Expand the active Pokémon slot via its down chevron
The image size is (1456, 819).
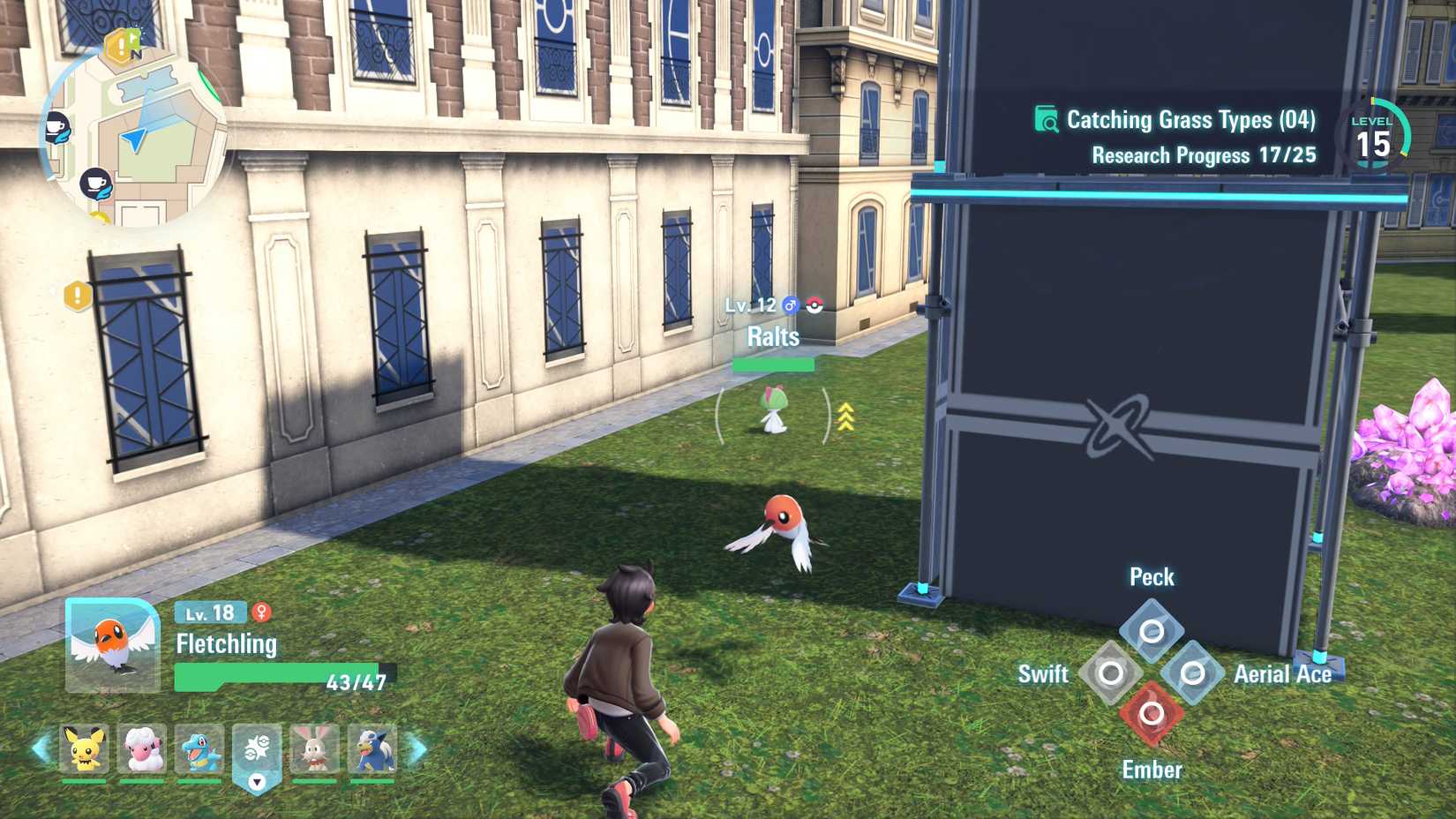point(259,780)
